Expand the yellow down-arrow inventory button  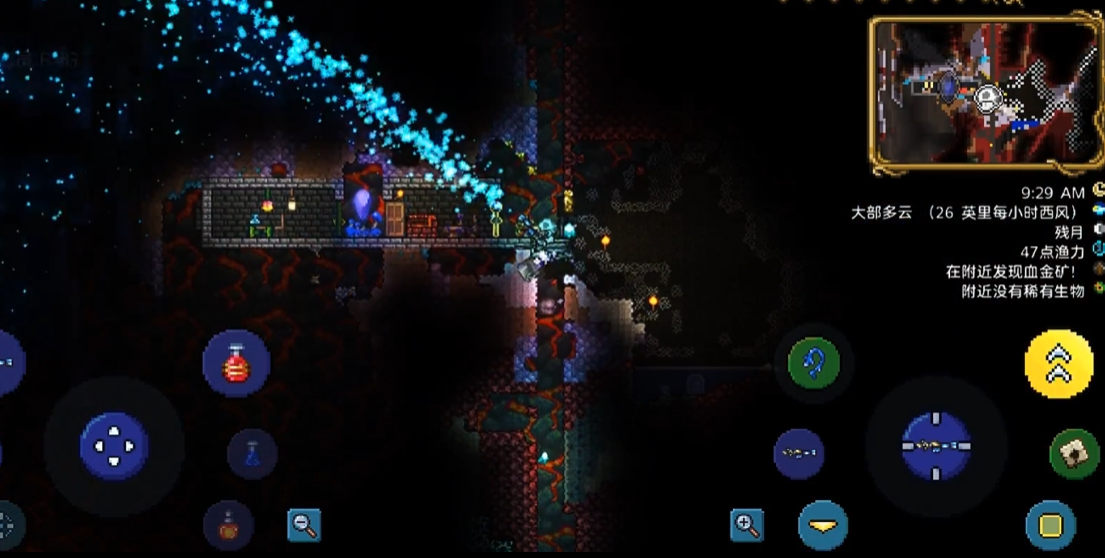(x=823, y=526)
